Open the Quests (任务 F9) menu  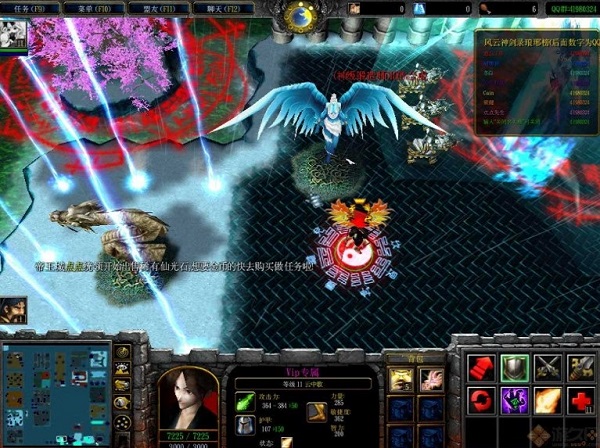29,6
